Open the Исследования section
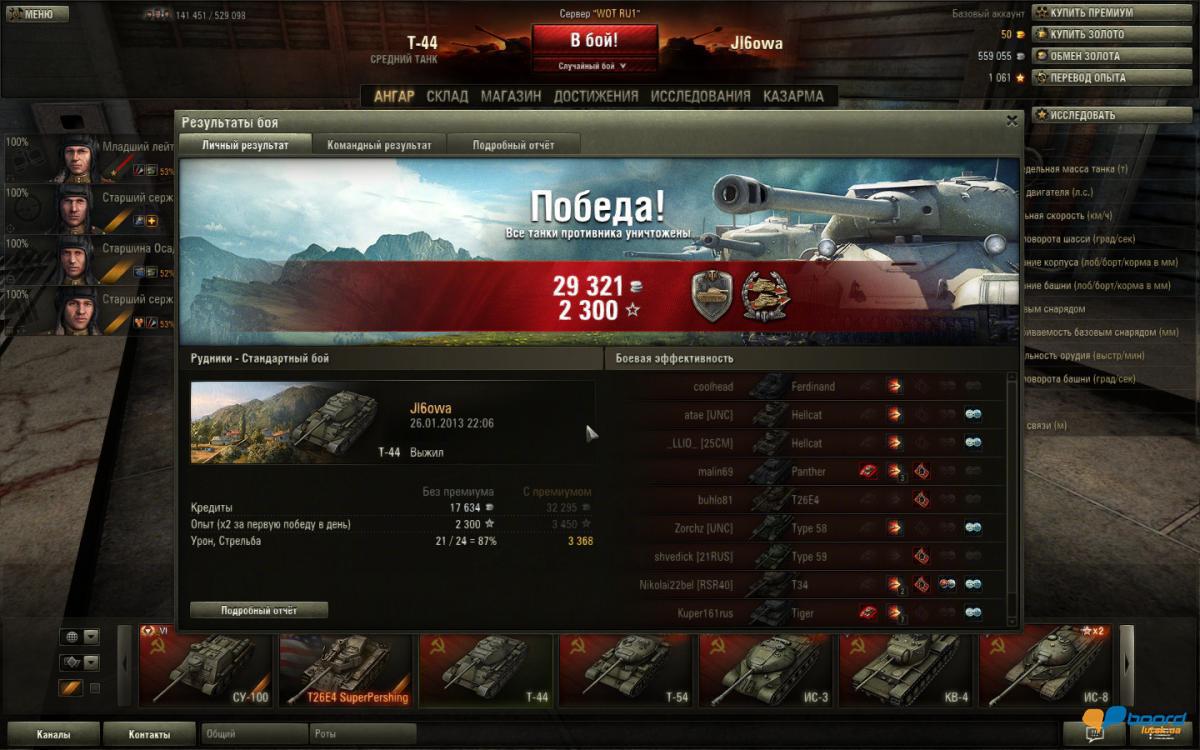Viewport: 1200px width, 750px height. [x=700, y=96]
